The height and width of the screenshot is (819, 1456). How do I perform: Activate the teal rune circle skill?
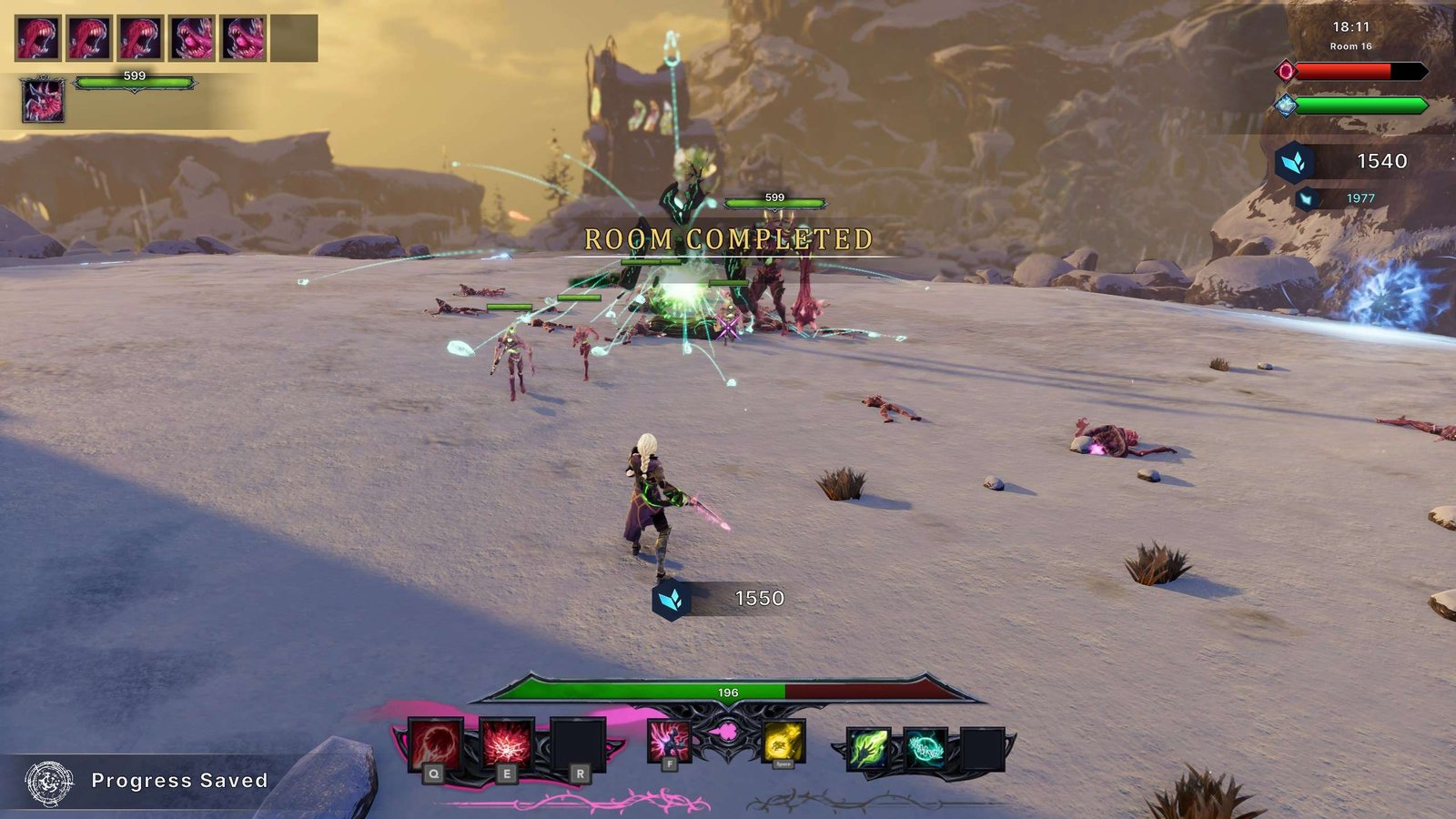(x=925, y=750)
